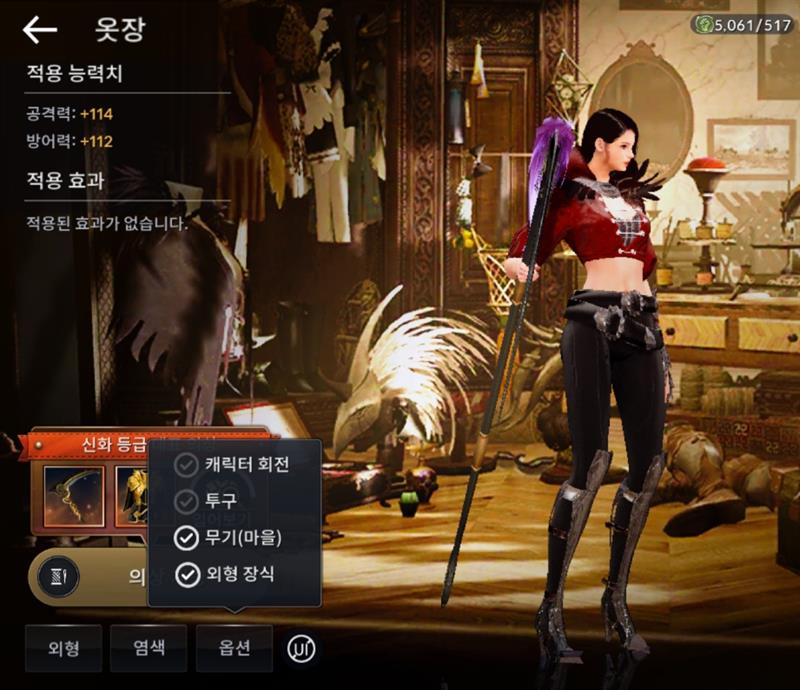Go back with the arrow button
Screen dimensions: 800x690
point(40,30)
